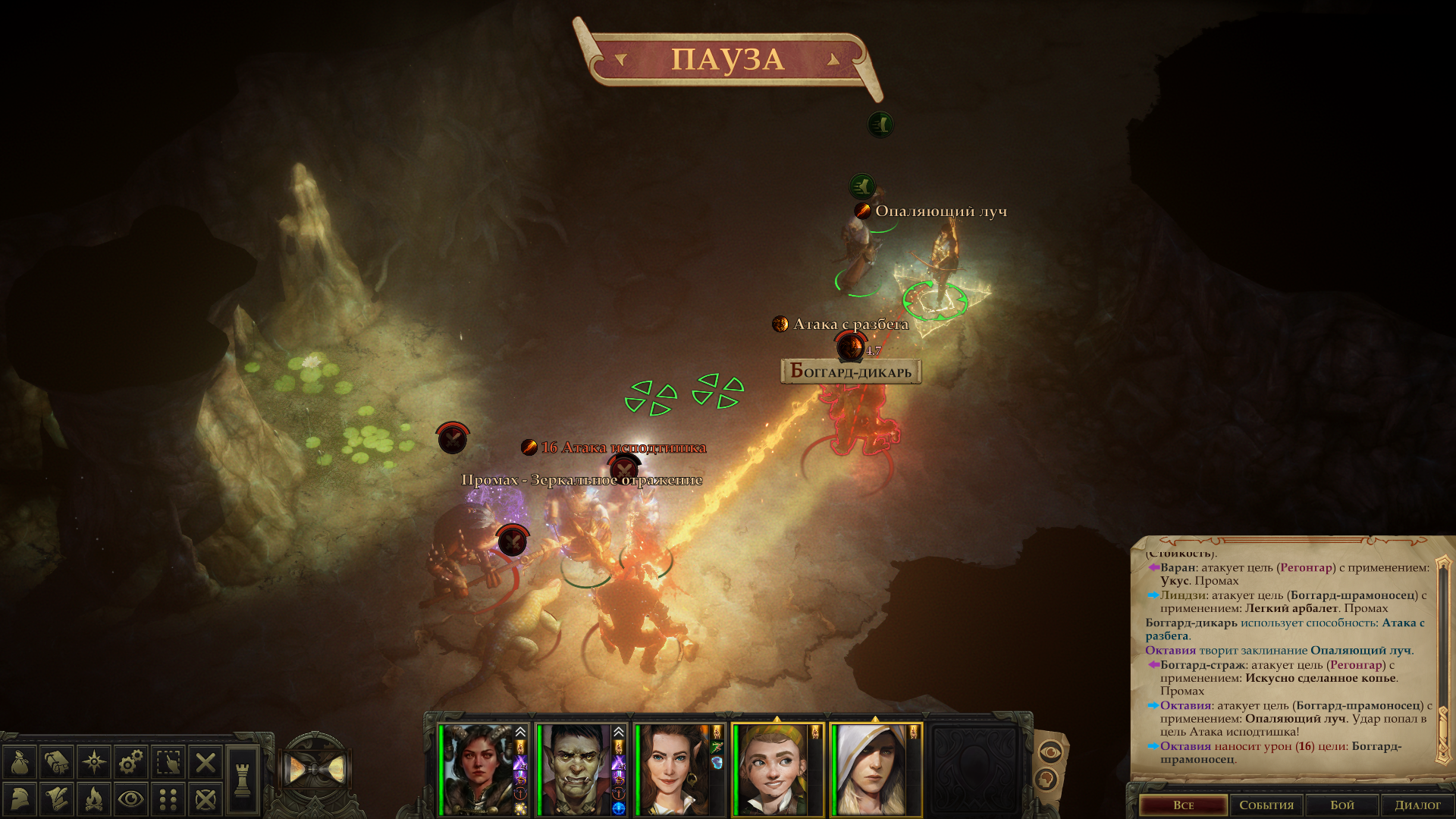This screenshot has width=1456, height=819.
Task: Open the kingdom chess rook button
Action: [x=243, y=780]
